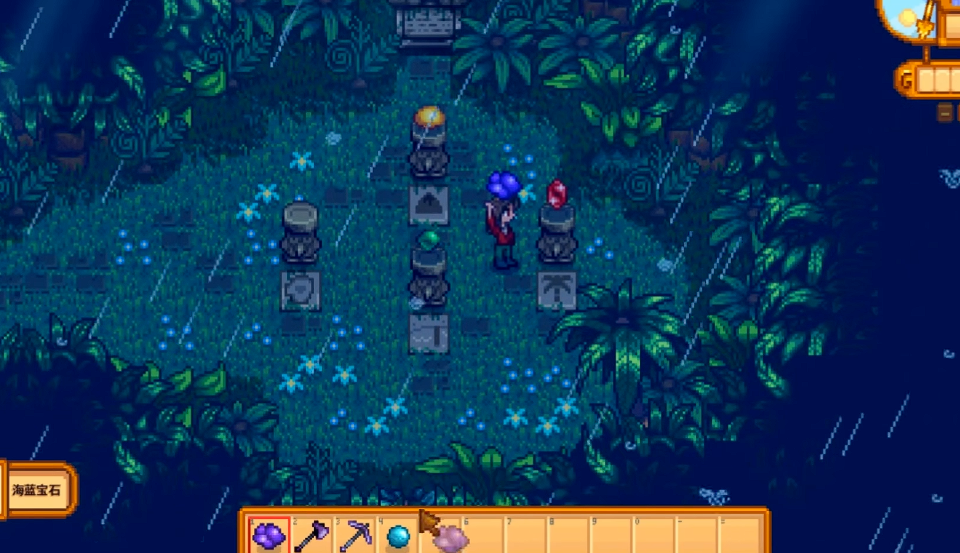Select the blue round gem slot
Viewport: 960px width, 553px height.
(398, 536)
